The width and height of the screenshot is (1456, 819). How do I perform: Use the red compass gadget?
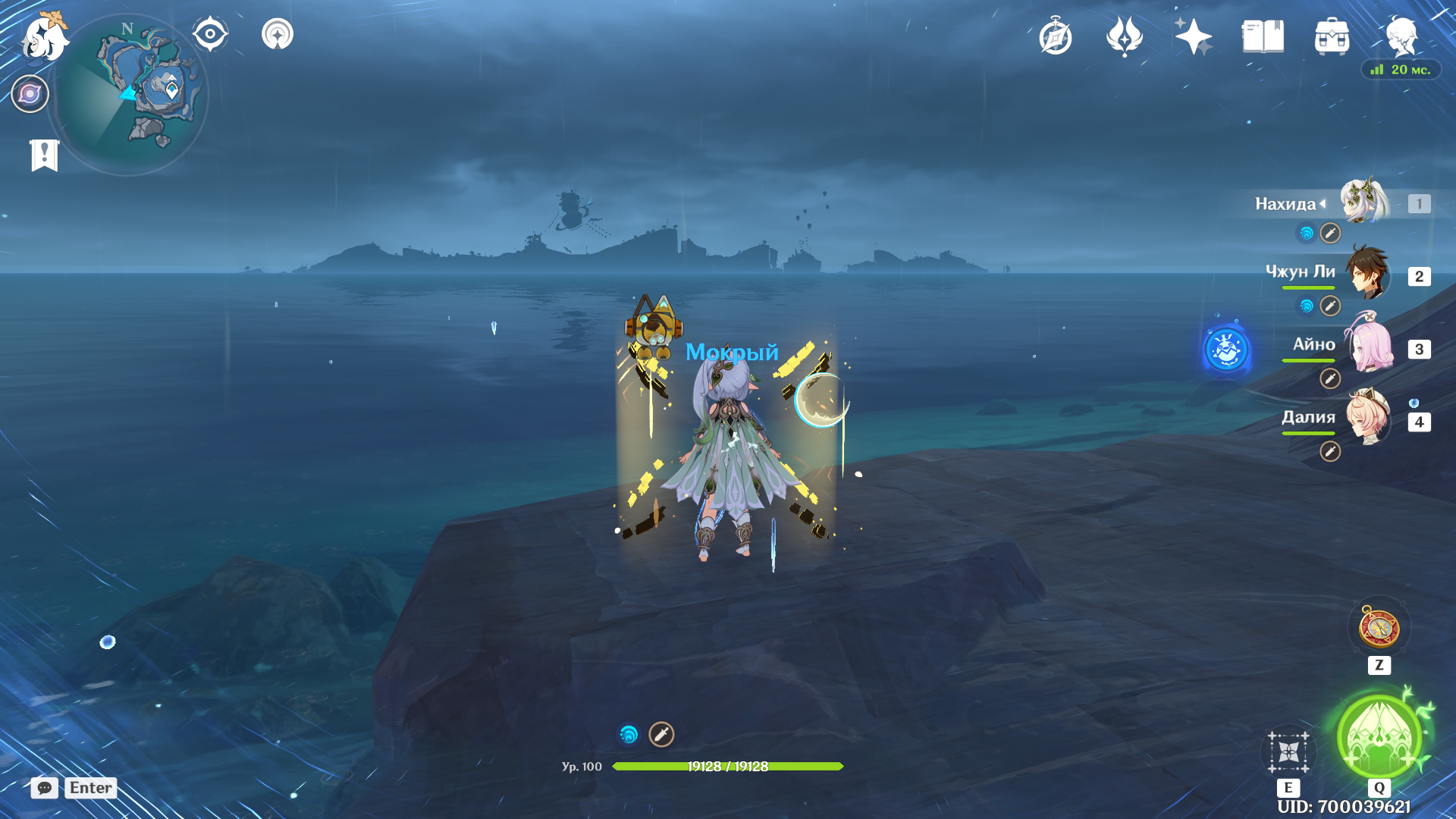[1379, 629]
